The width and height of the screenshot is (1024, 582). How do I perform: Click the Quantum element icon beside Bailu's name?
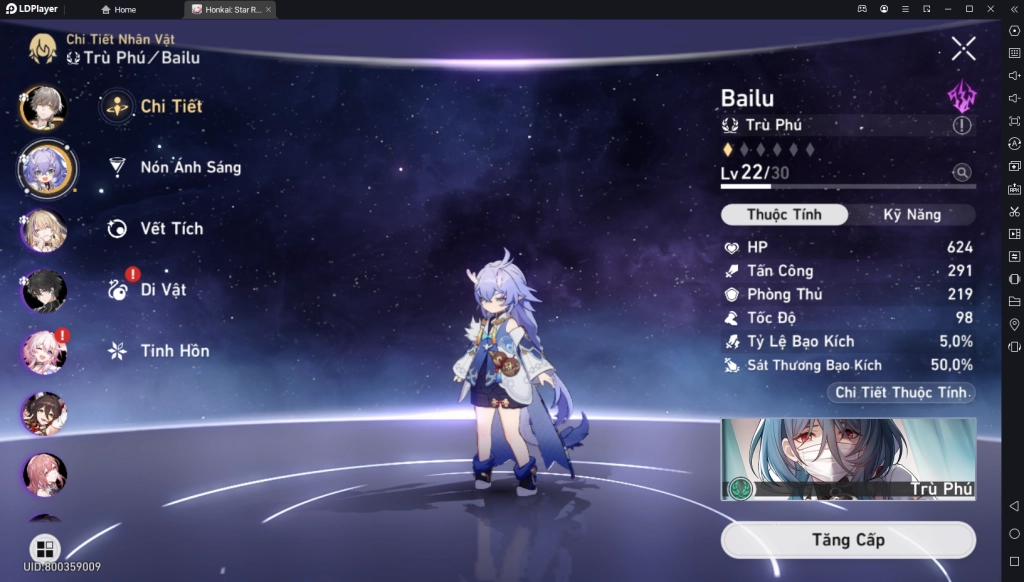pos(961,97)
